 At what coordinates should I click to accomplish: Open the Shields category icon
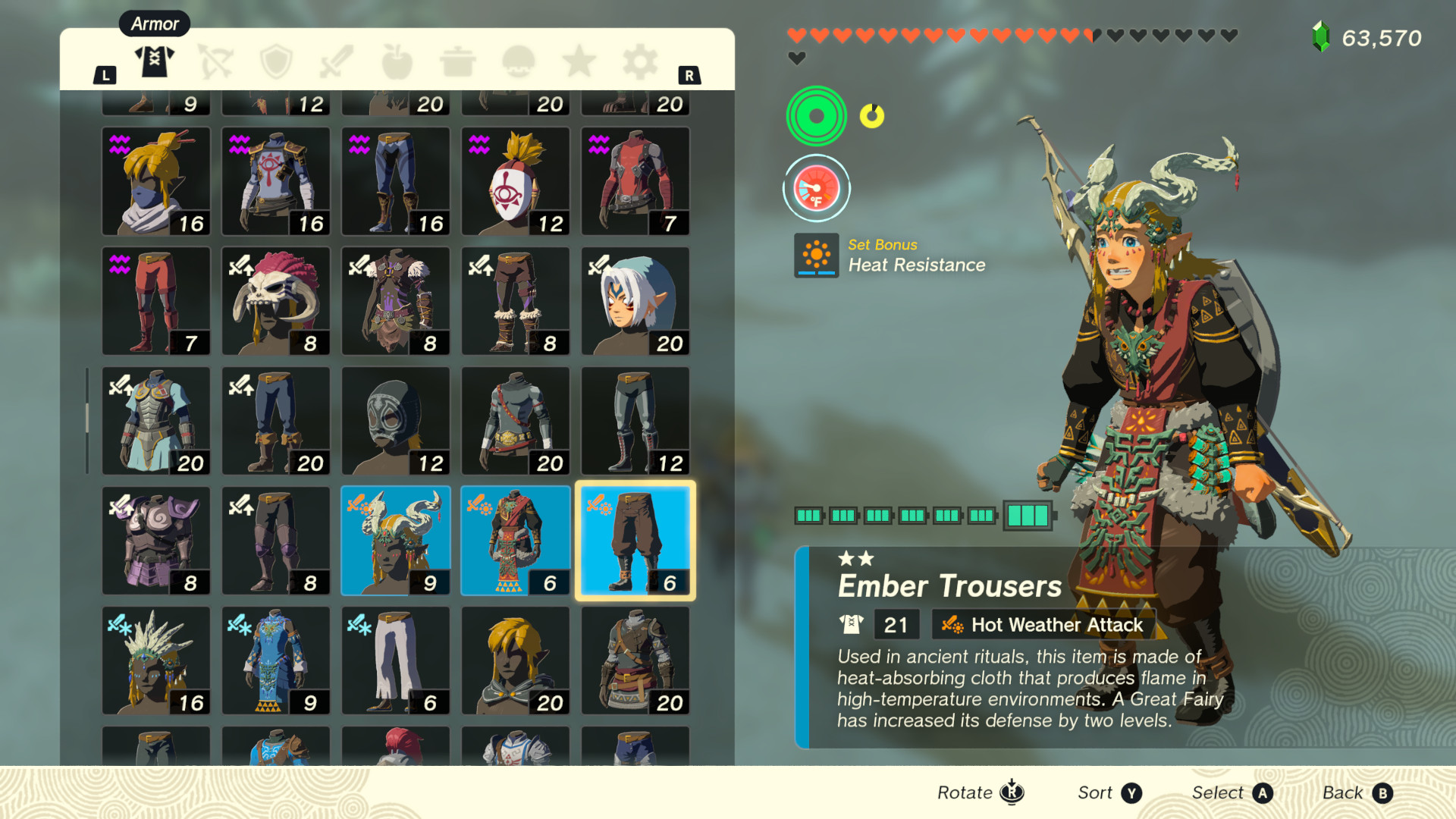click(x=276, y=61)
